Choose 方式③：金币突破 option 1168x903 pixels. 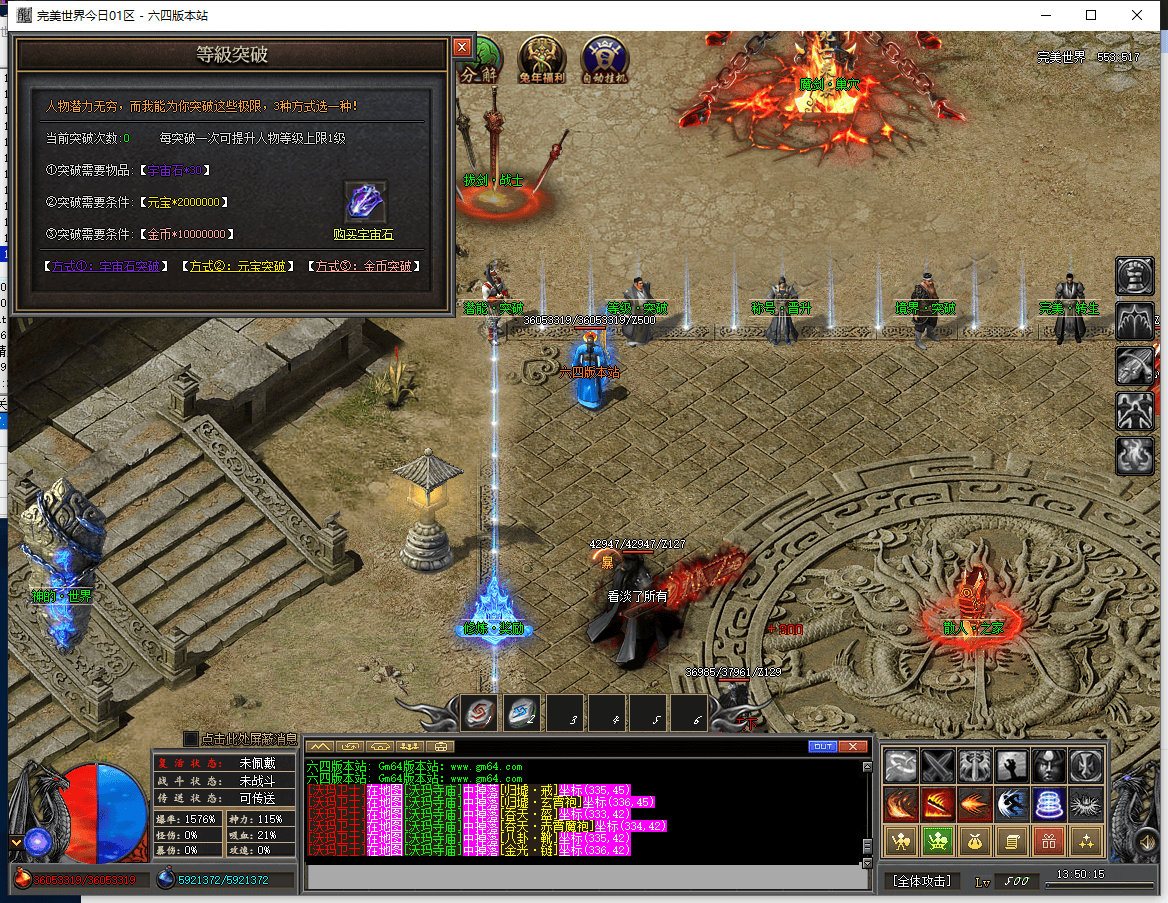(363, 267)
